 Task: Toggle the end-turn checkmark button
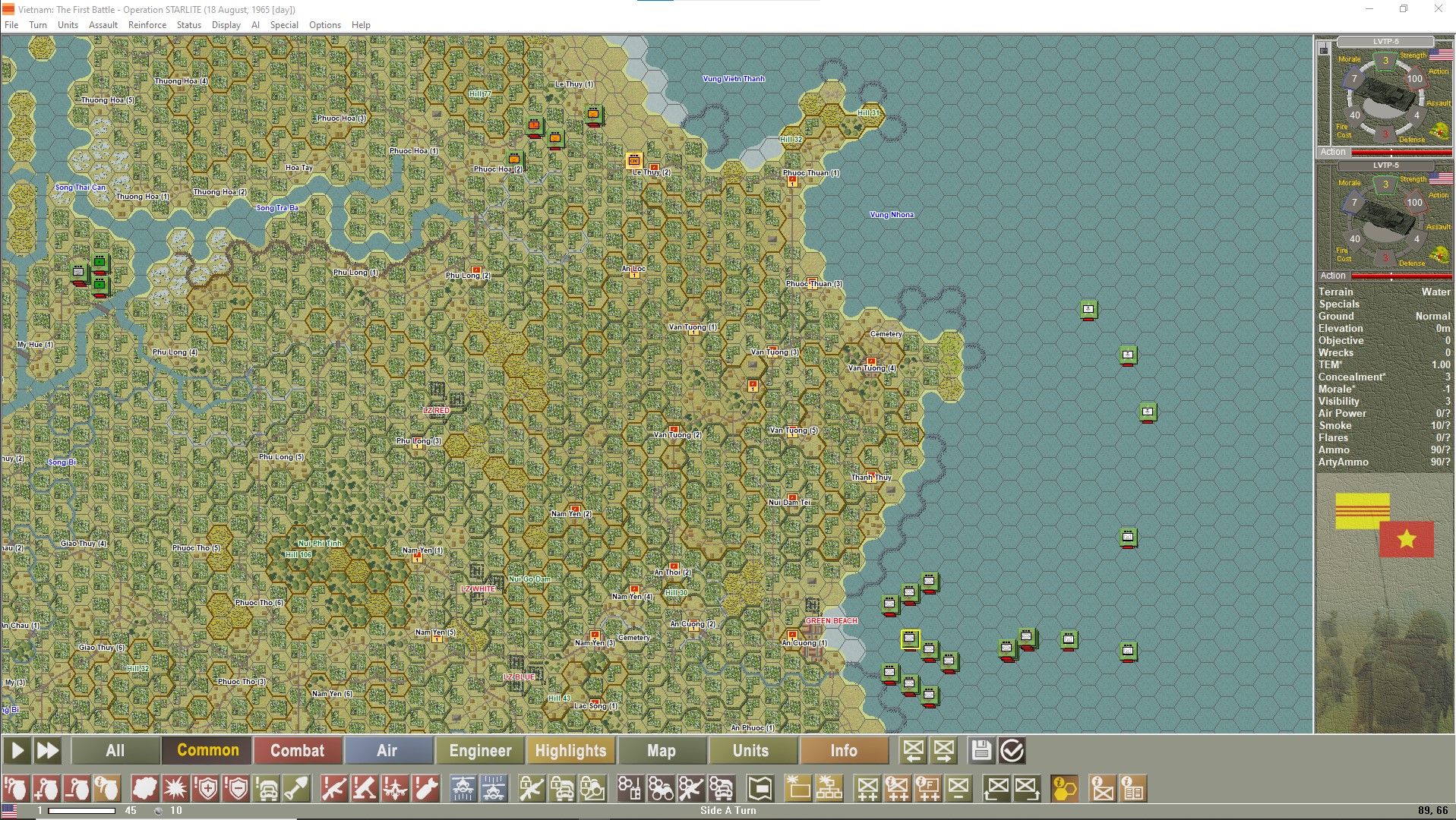pos(1011,750)
